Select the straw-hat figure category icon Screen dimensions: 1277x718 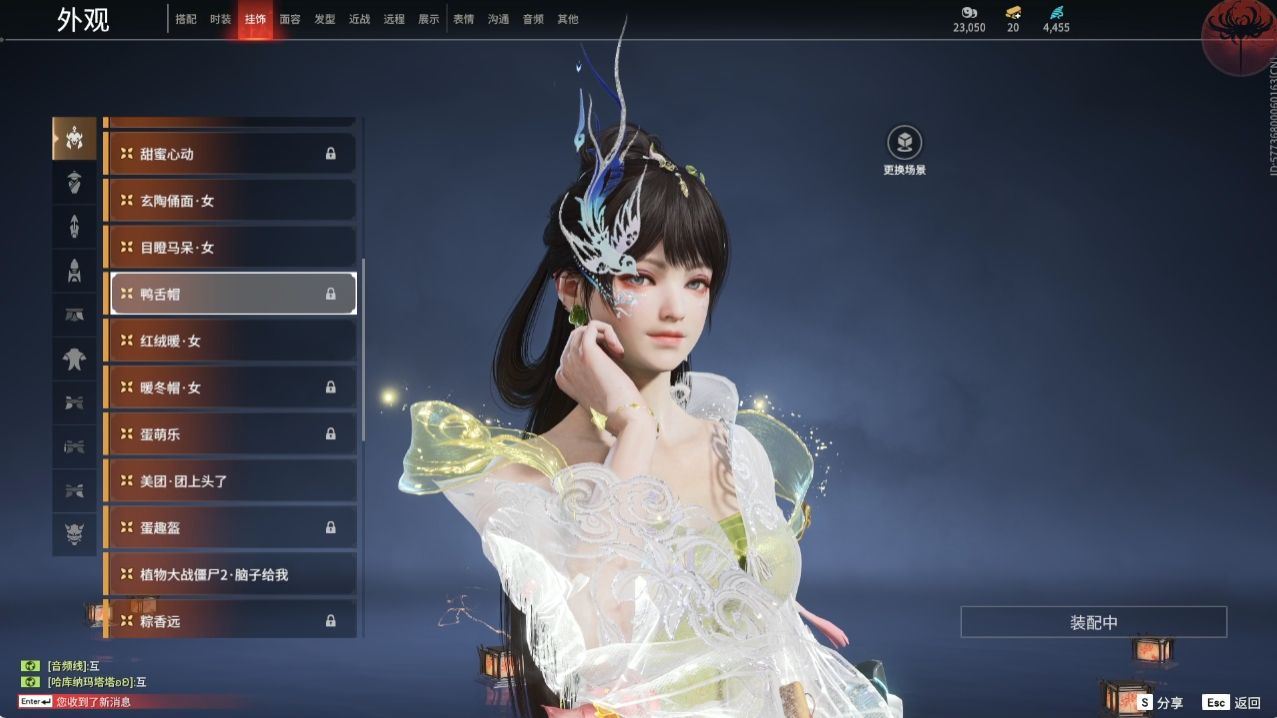[74, 183]
